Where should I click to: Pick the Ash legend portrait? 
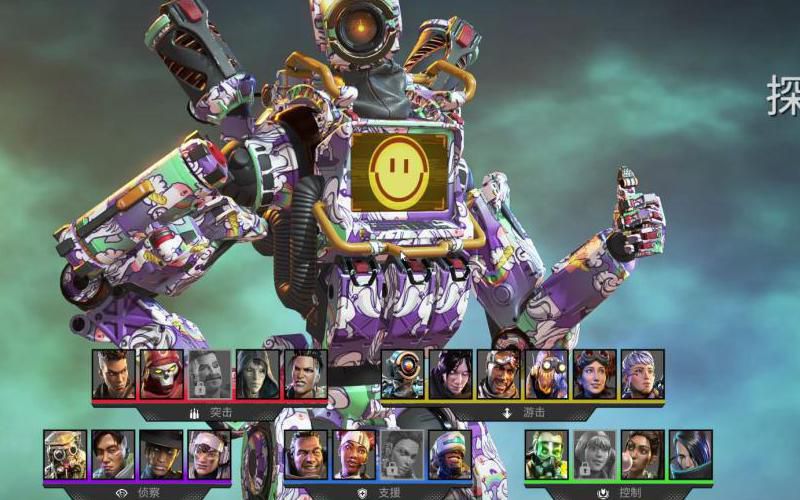click(x=258, y=375)
